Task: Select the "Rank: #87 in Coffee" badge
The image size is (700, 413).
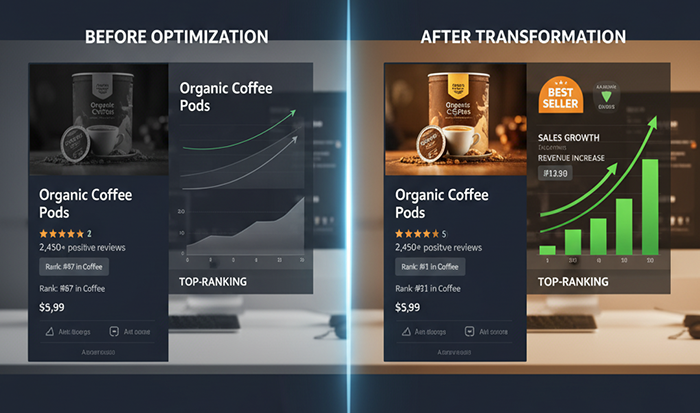Action: coord(74,266)
